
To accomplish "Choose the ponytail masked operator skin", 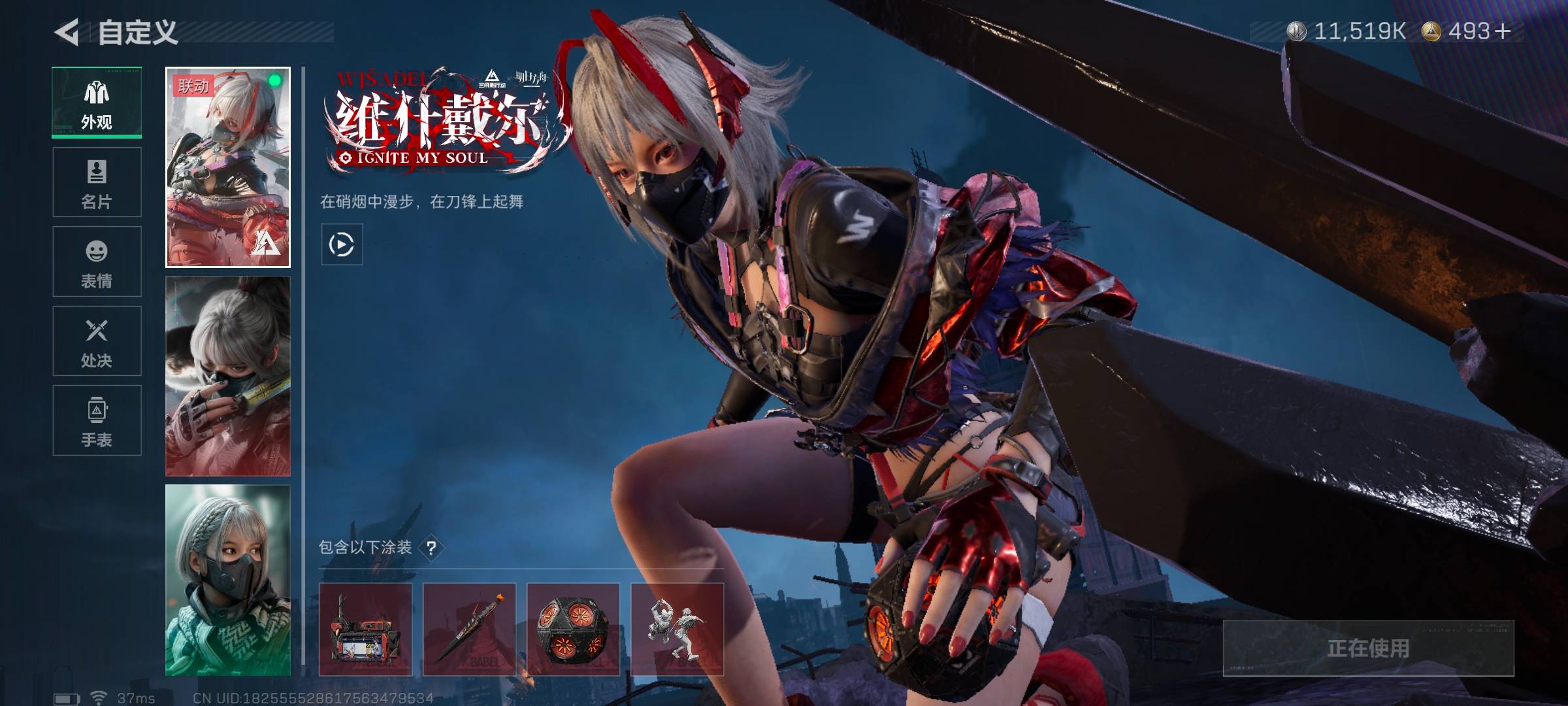I will (x=228, y=377).
